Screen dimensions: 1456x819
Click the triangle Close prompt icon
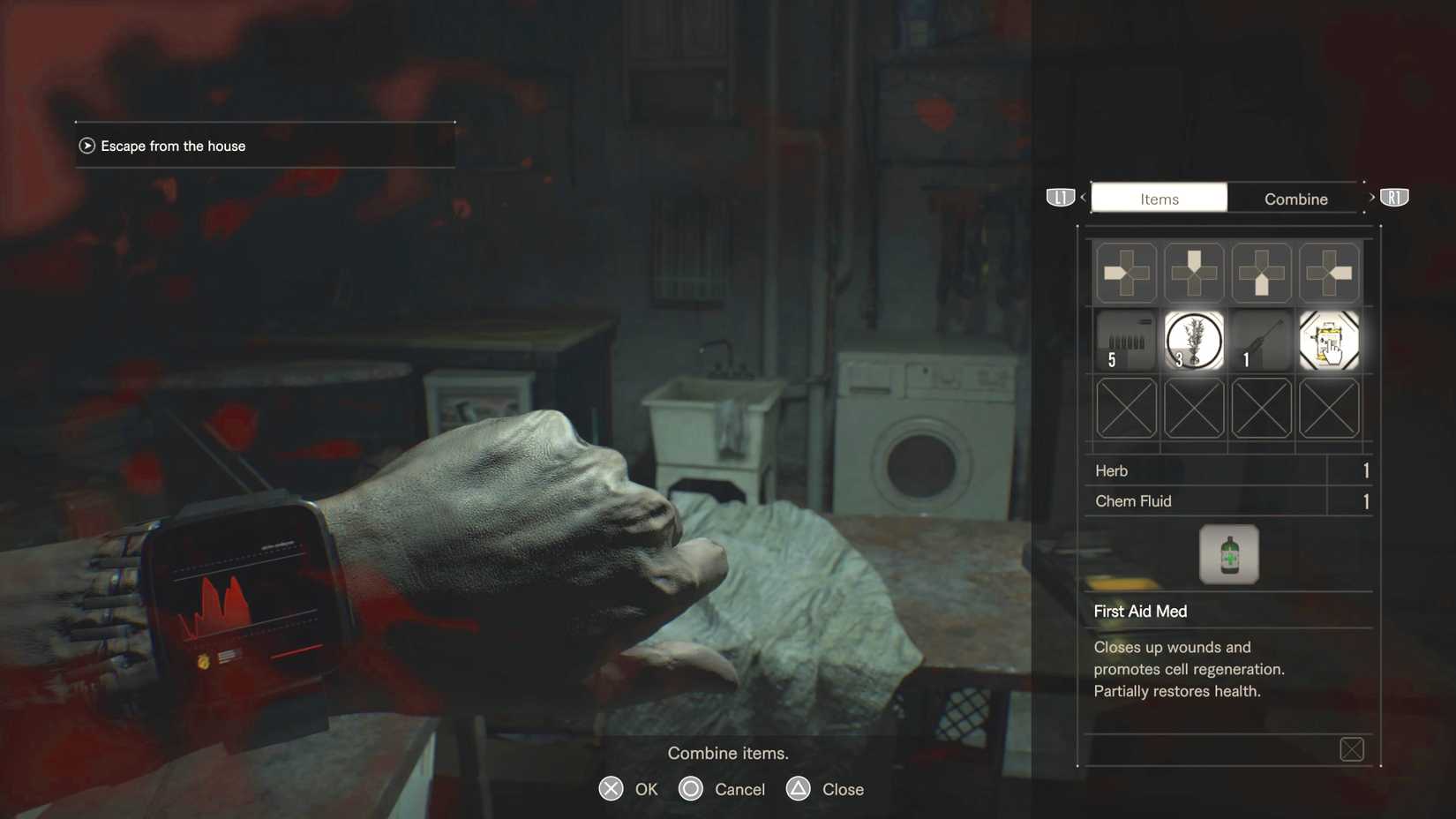tap(799, 789)
